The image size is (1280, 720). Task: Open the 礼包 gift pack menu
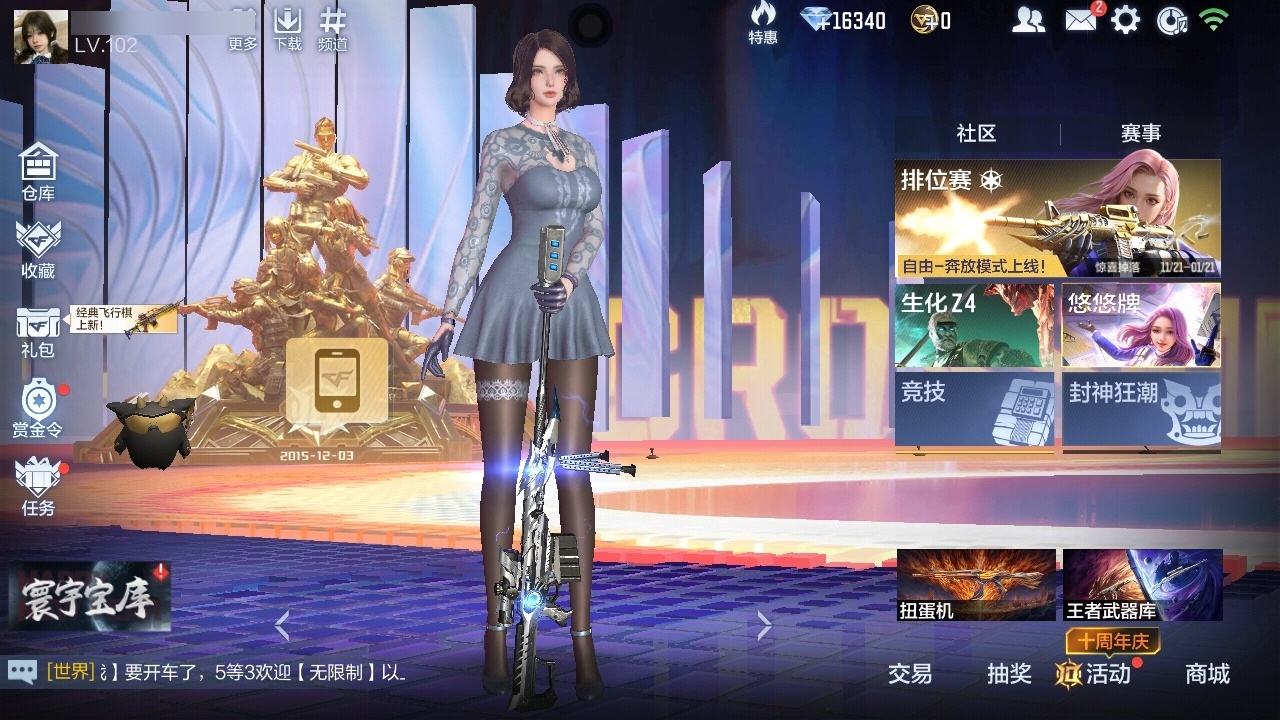click(38, 330)
